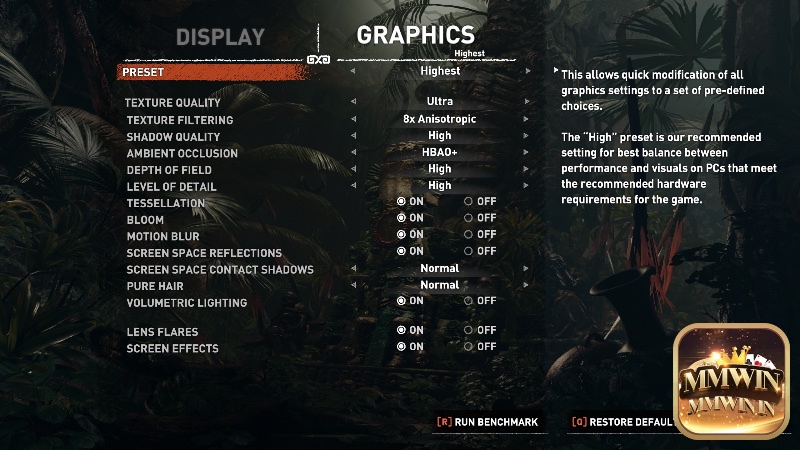Switch to the Display tab
800x450 pixels.
[220, 37]
